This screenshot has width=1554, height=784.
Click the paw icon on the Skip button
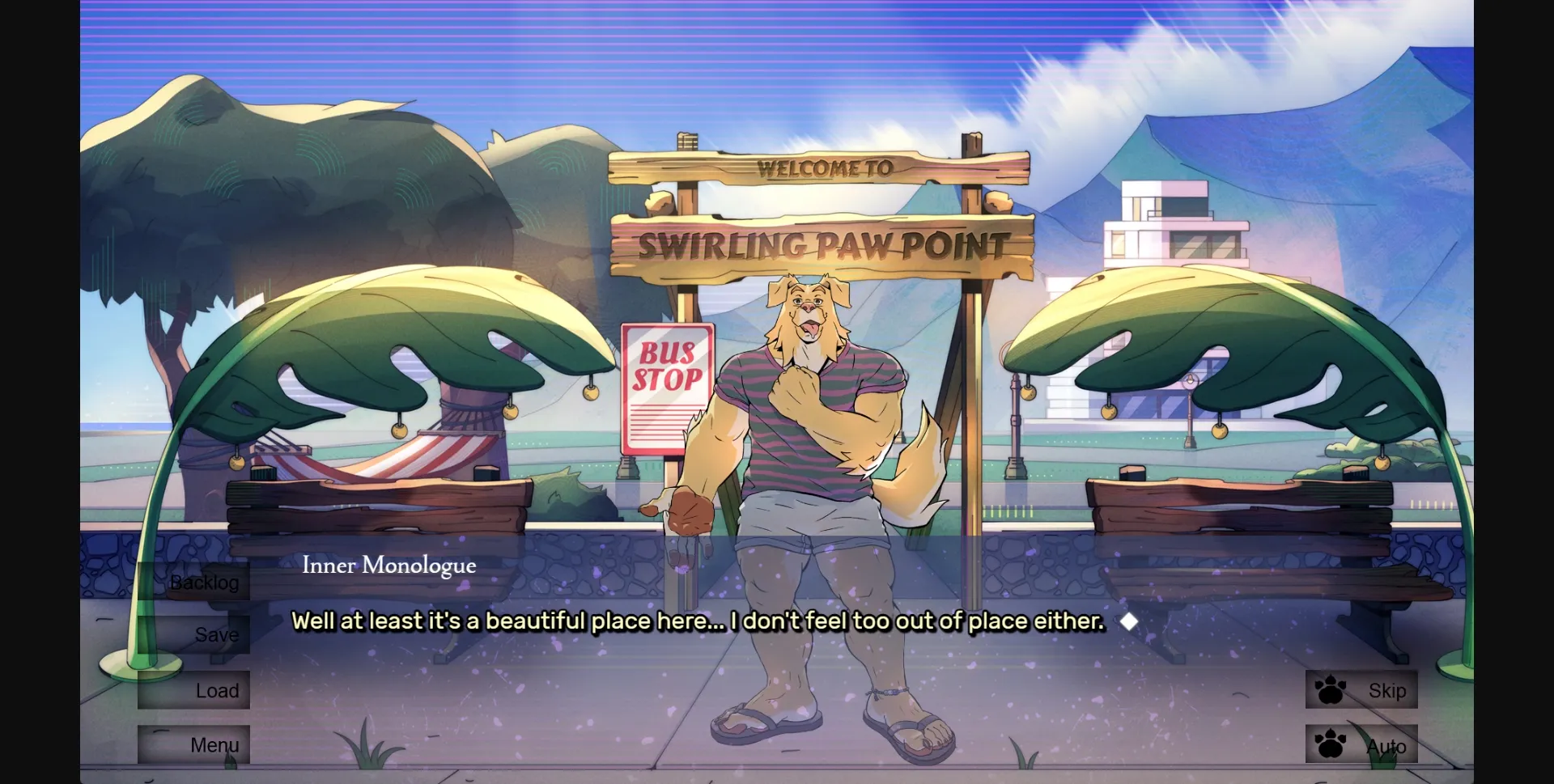click(x=1329, y=690)
